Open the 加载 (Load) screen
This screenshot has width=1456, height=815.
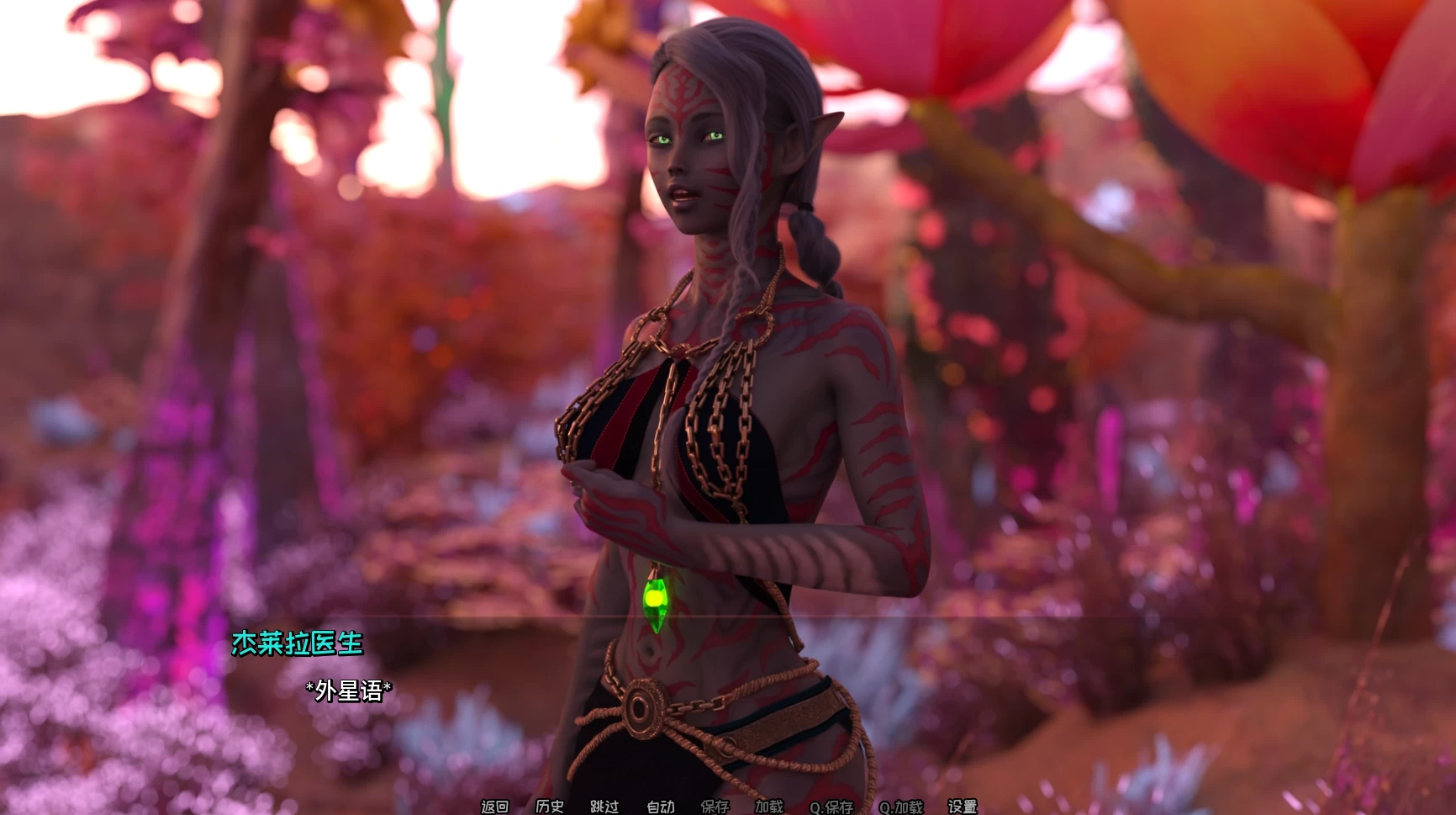click(x=769, y=807)
